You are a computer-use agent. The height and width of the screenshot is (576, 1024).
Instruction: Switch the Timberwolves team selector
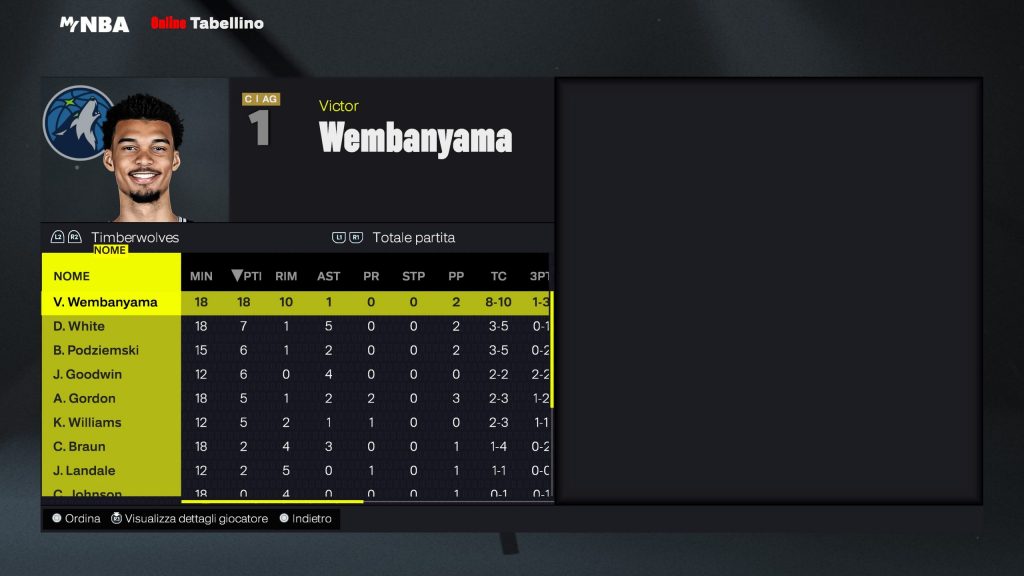click(x=134, y=238)
